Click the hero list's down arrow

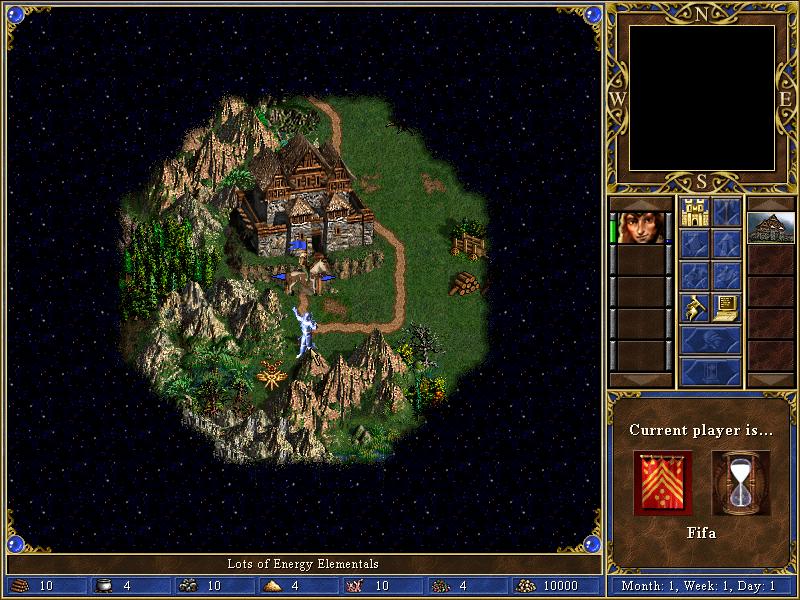coord(640,381)
